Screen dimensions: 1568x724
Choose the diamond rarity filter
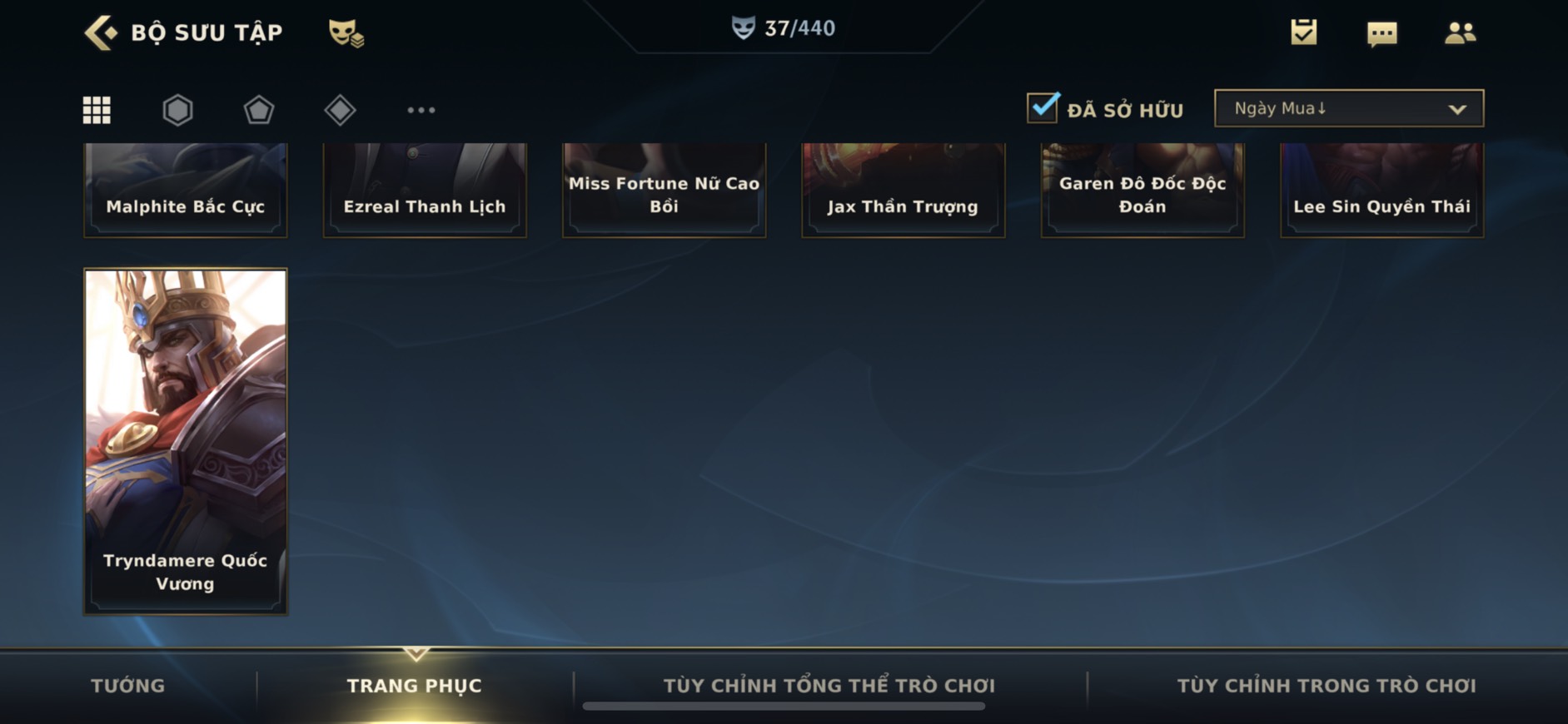[340, 110]
